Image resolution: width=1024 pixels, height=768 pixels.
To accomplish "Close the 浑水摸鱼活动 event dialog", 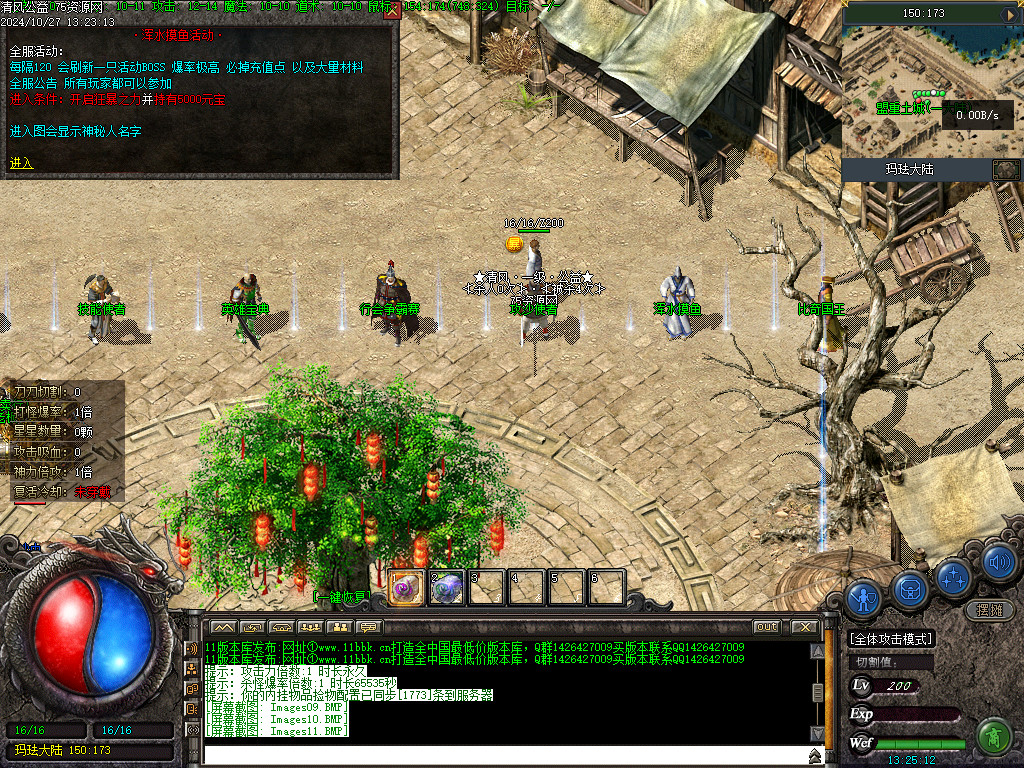I will tap(392, 12).
